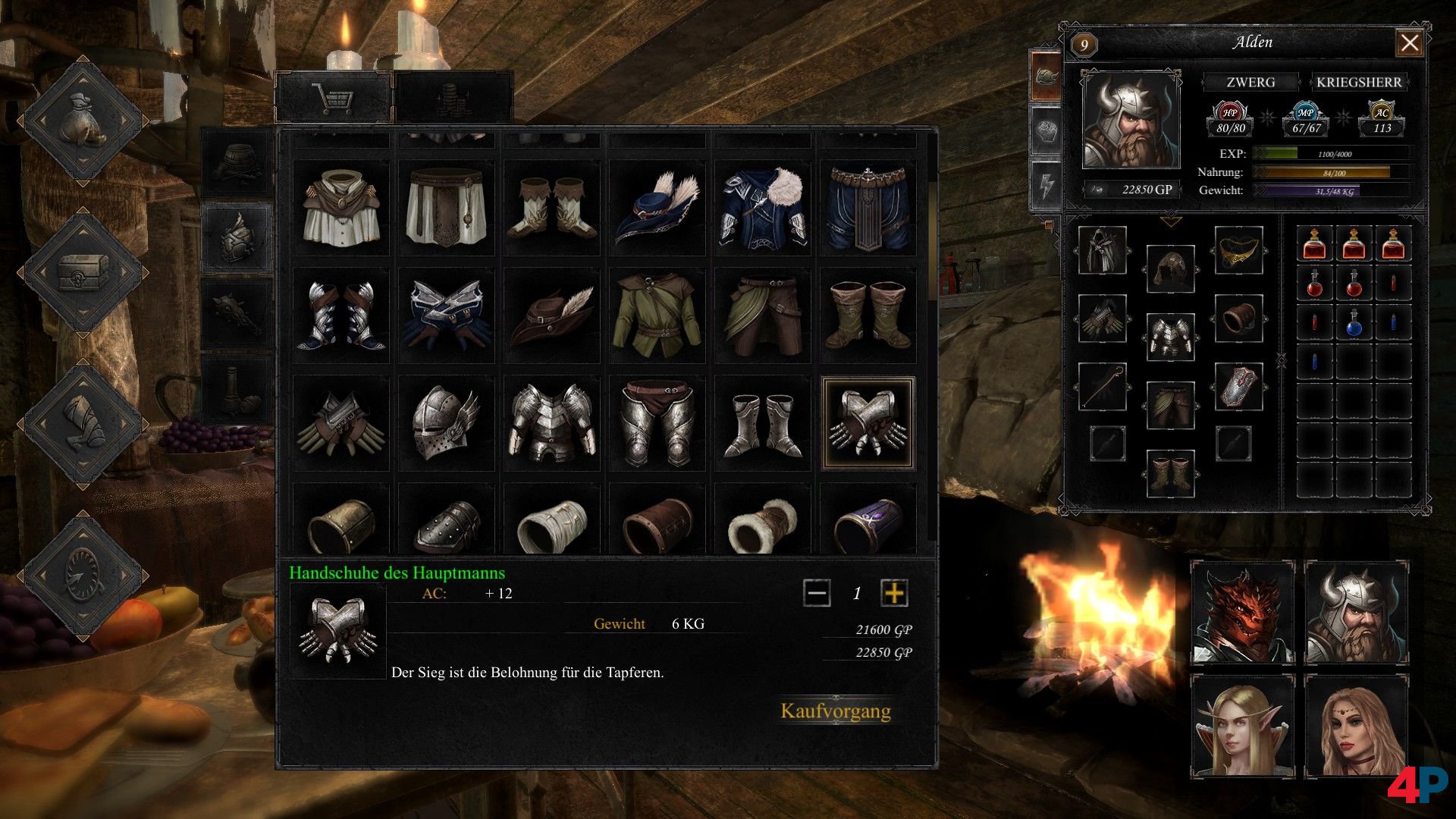1456x819 pixels.
Task: Select the armor shop category
Action: pyautogui.click(x=237, y=238)
